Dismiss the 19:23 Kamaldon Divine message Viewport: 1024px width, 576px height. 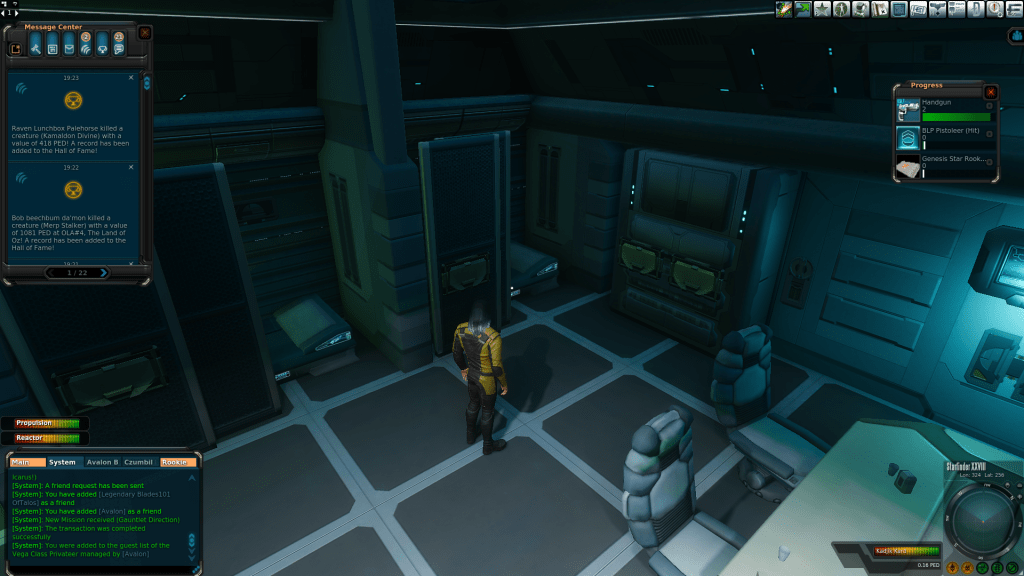131,77
